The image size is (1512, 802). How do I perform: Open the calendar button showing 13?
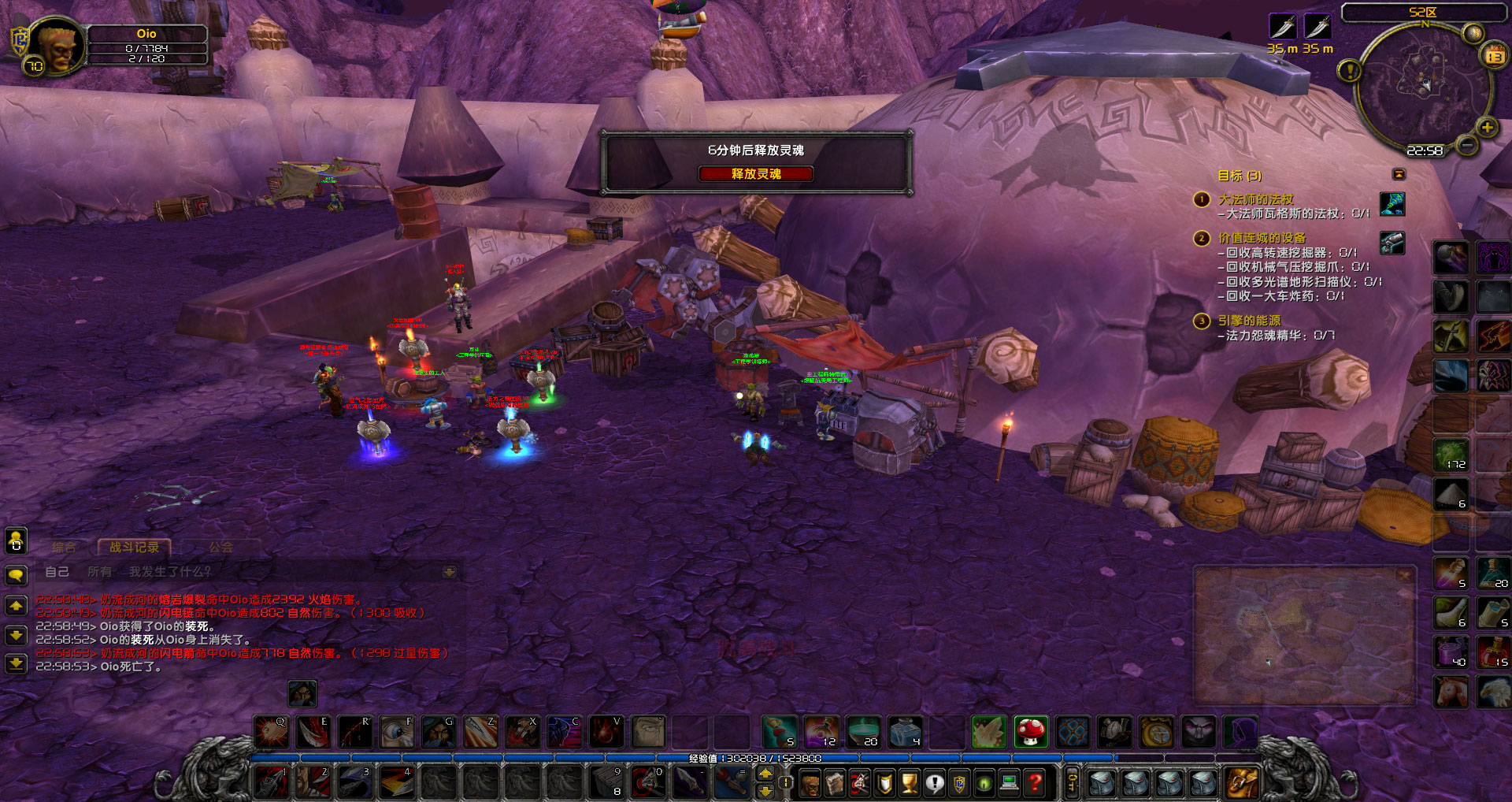pyautogui.click(x=1494, y=56)
